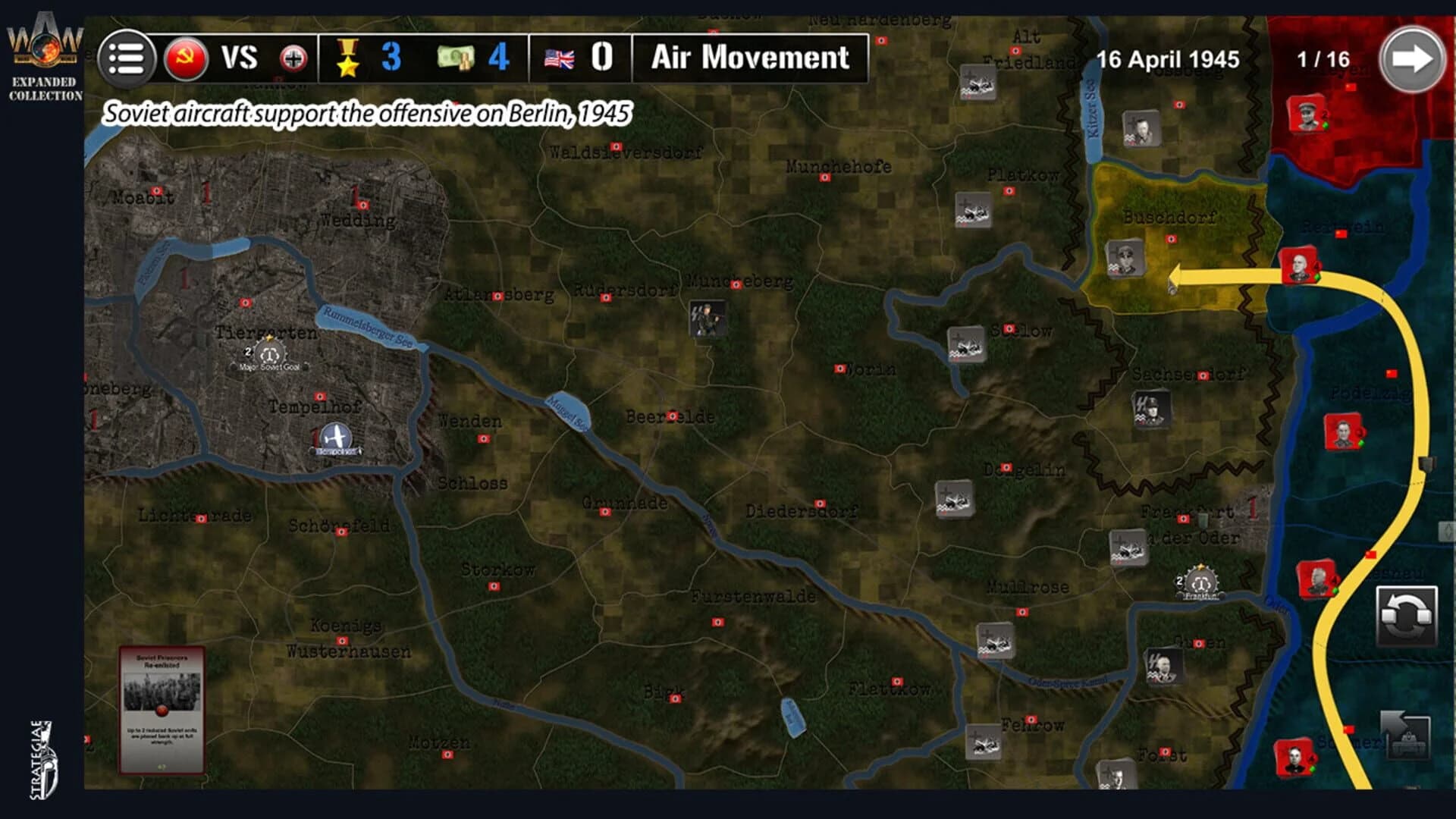
Task: Select the Soviet faction flag emblem
Action: coord(187,58)
